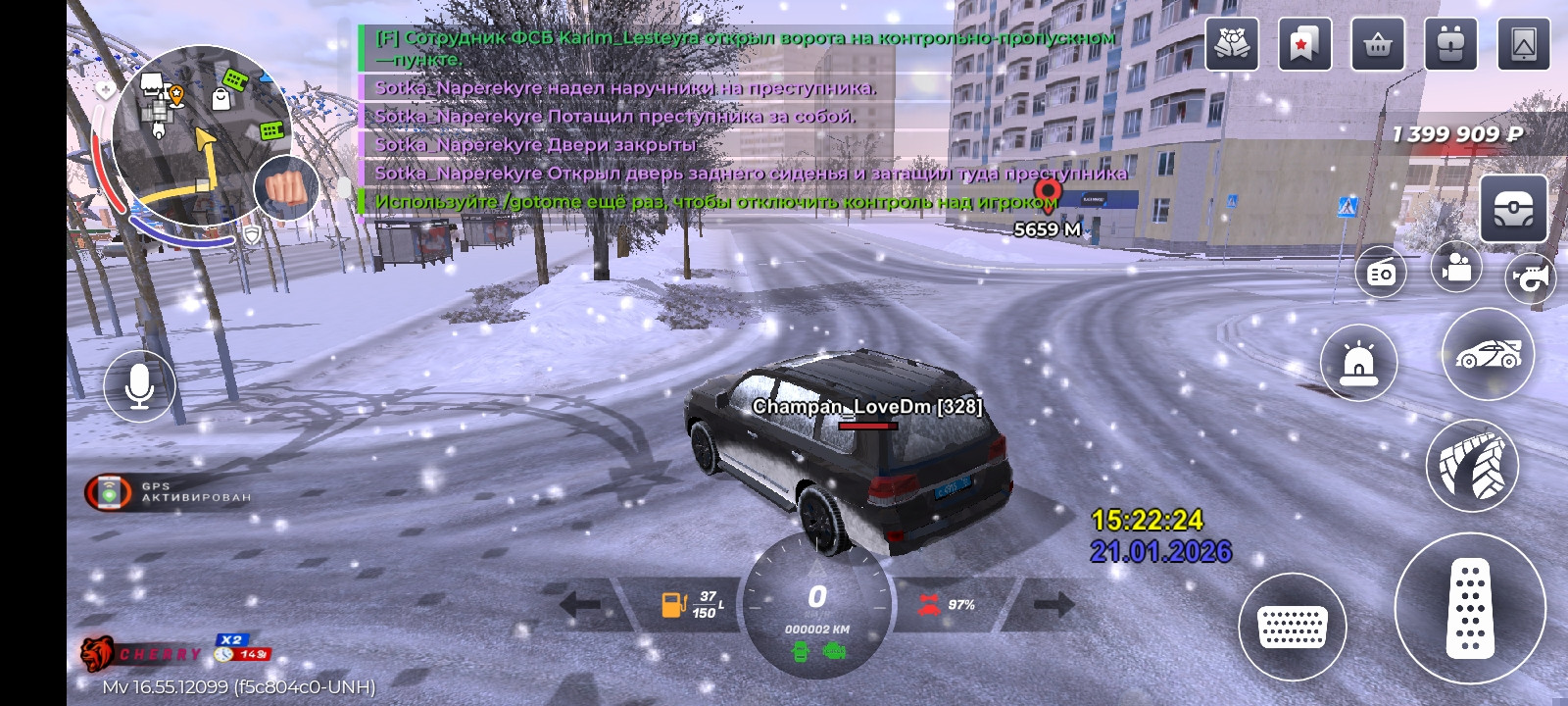Tap the sports car button
This screenshot has width=1568, height=706.
pos(1488,354)
